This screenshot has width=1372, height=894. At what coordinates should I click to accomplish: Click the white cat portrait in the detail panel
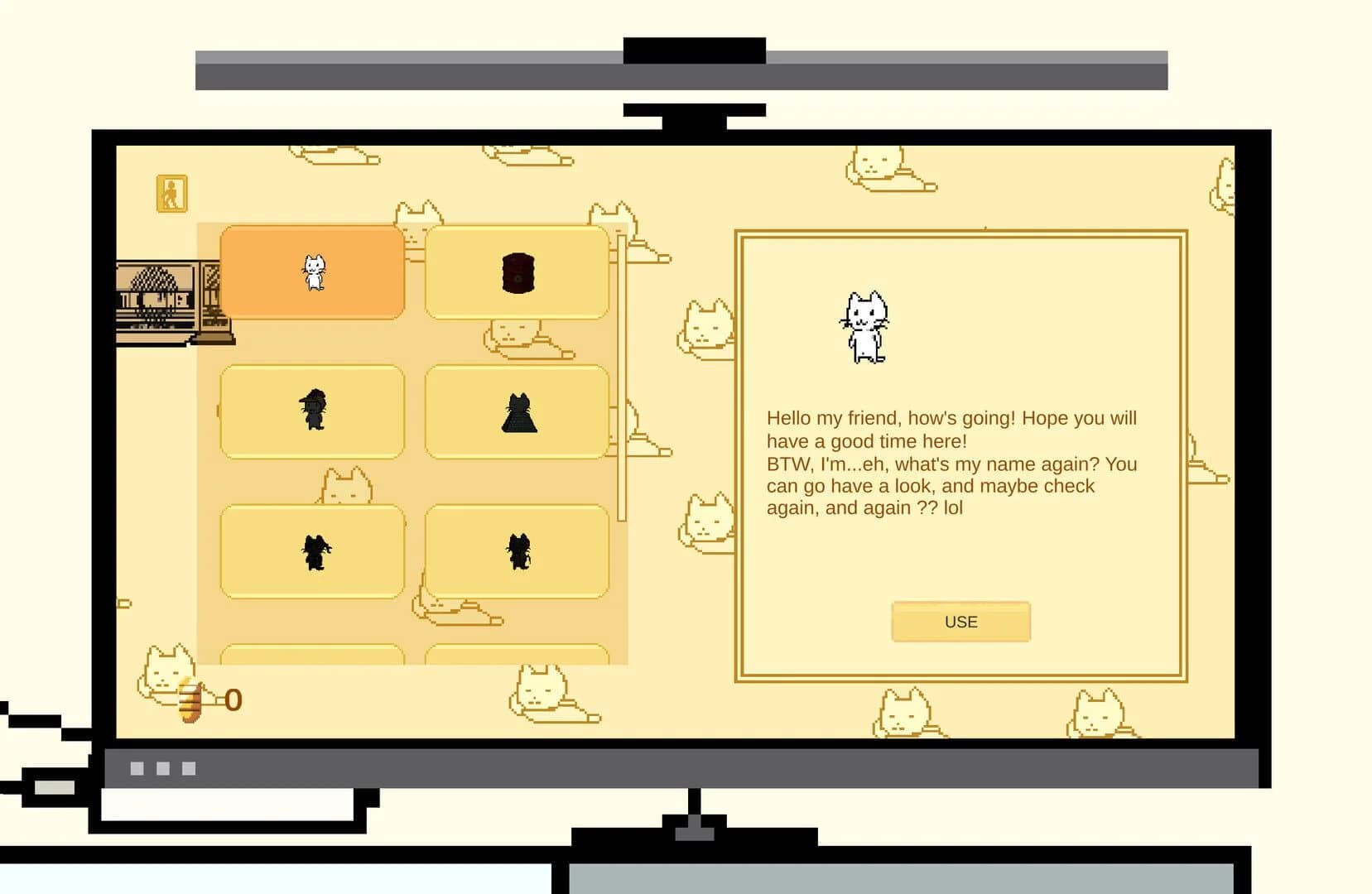[866, 325]
